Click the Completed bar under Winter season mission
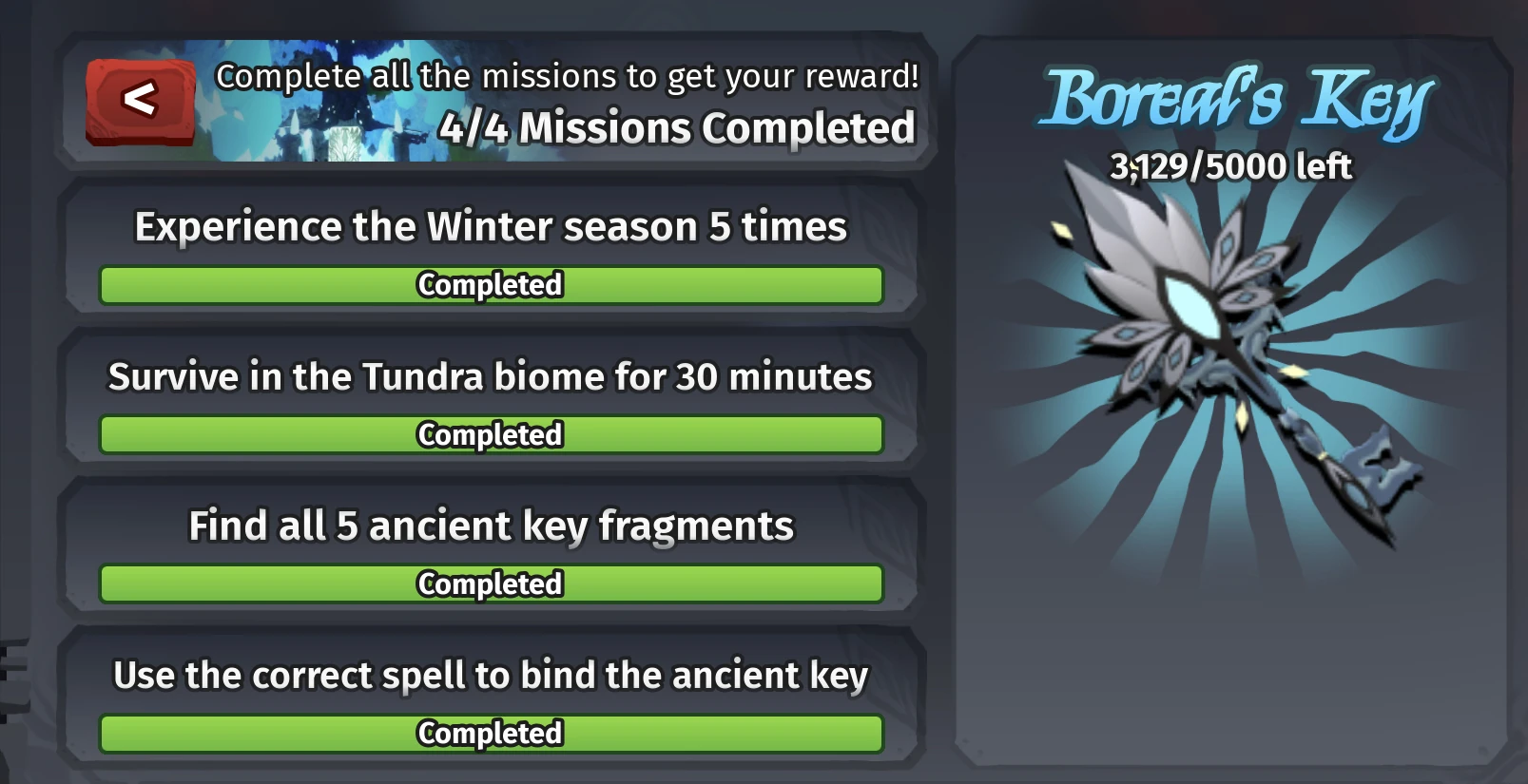The height and width of the screenshot is (784, 1528). coord(490,285)
